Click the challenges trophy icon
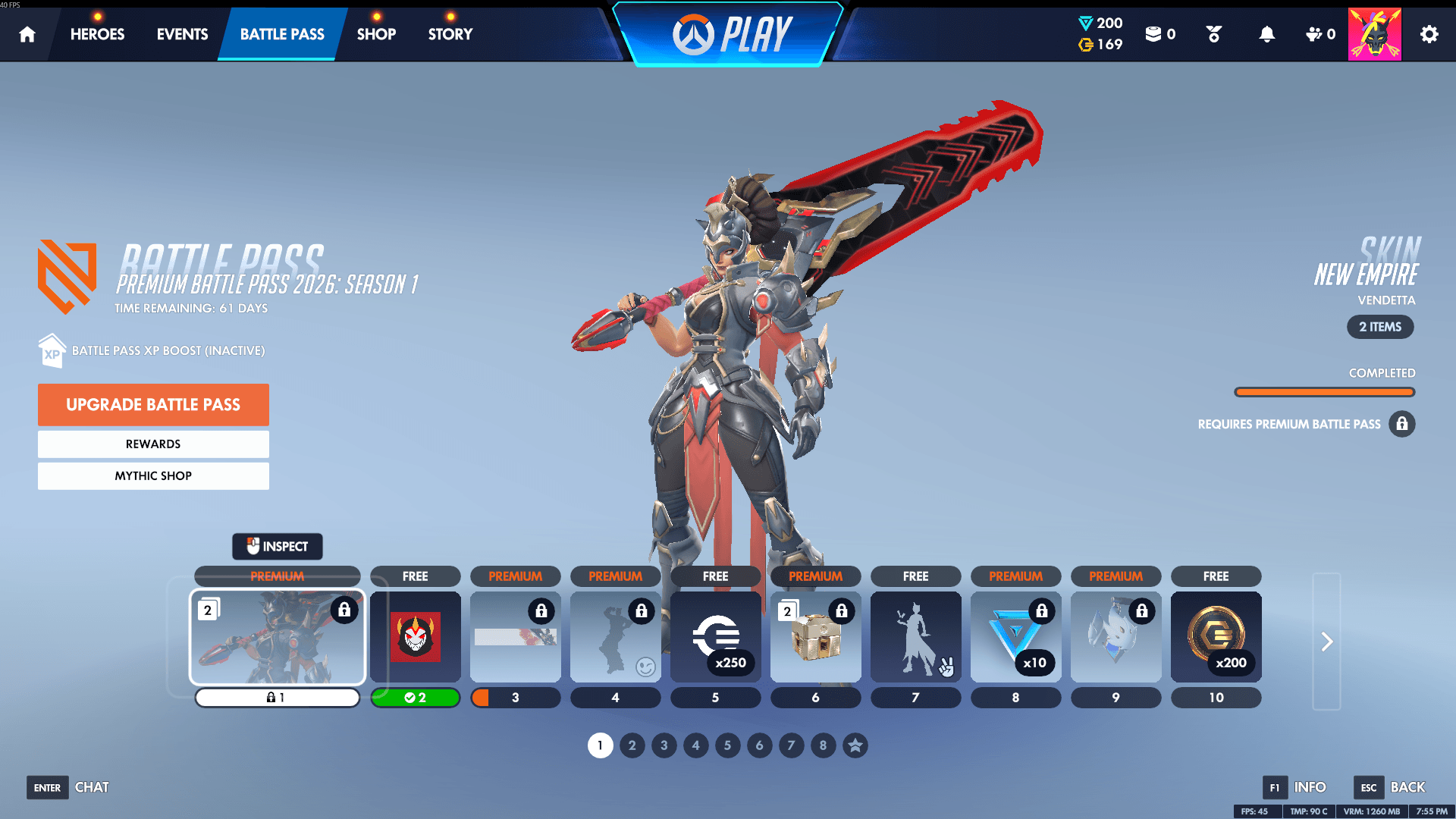 pyautogui.click(x=1213, y=34)
